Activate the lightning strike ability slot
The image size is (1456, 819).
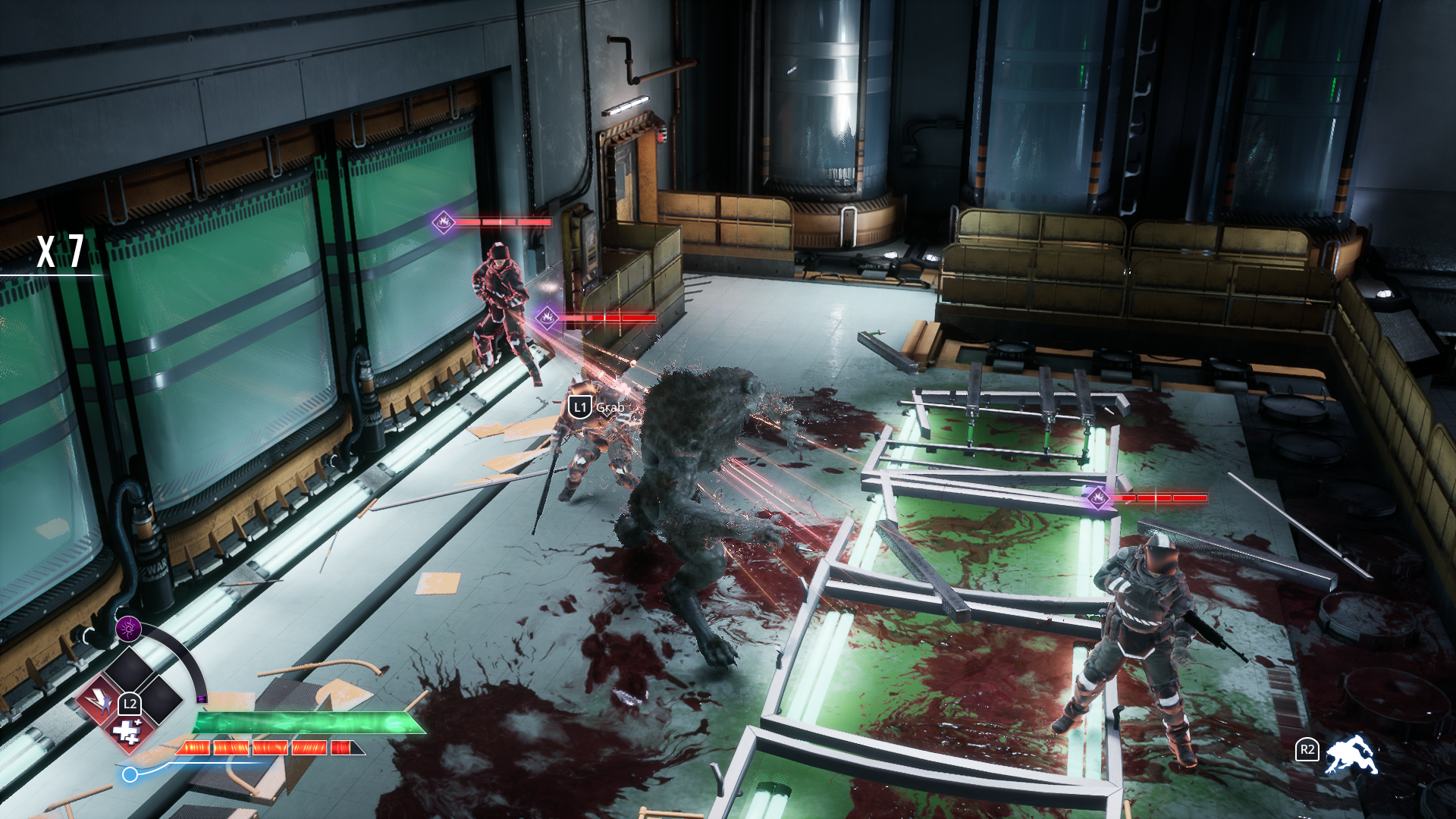tap(99, 701)
